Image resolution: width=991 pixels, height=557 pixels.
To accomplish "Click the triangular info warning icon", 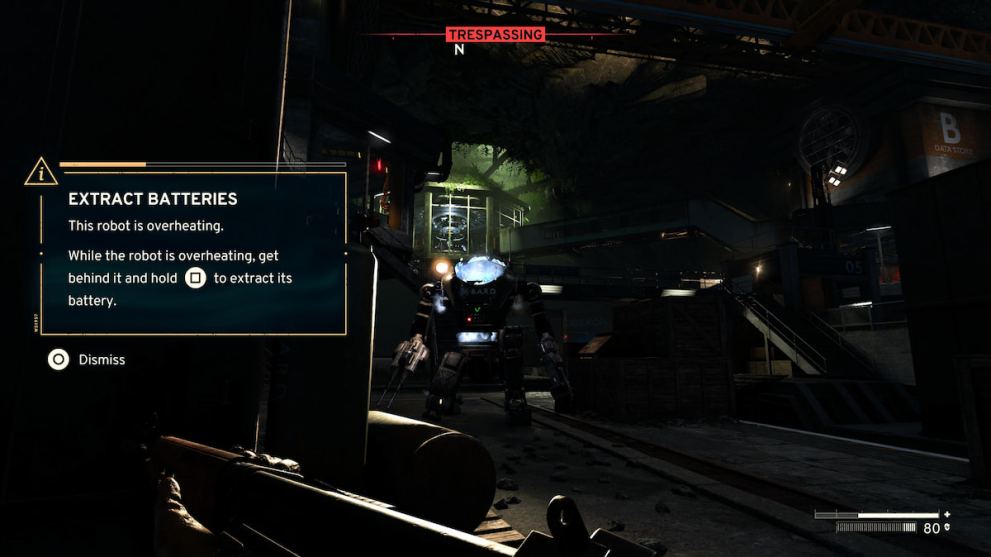I will 41,172.
